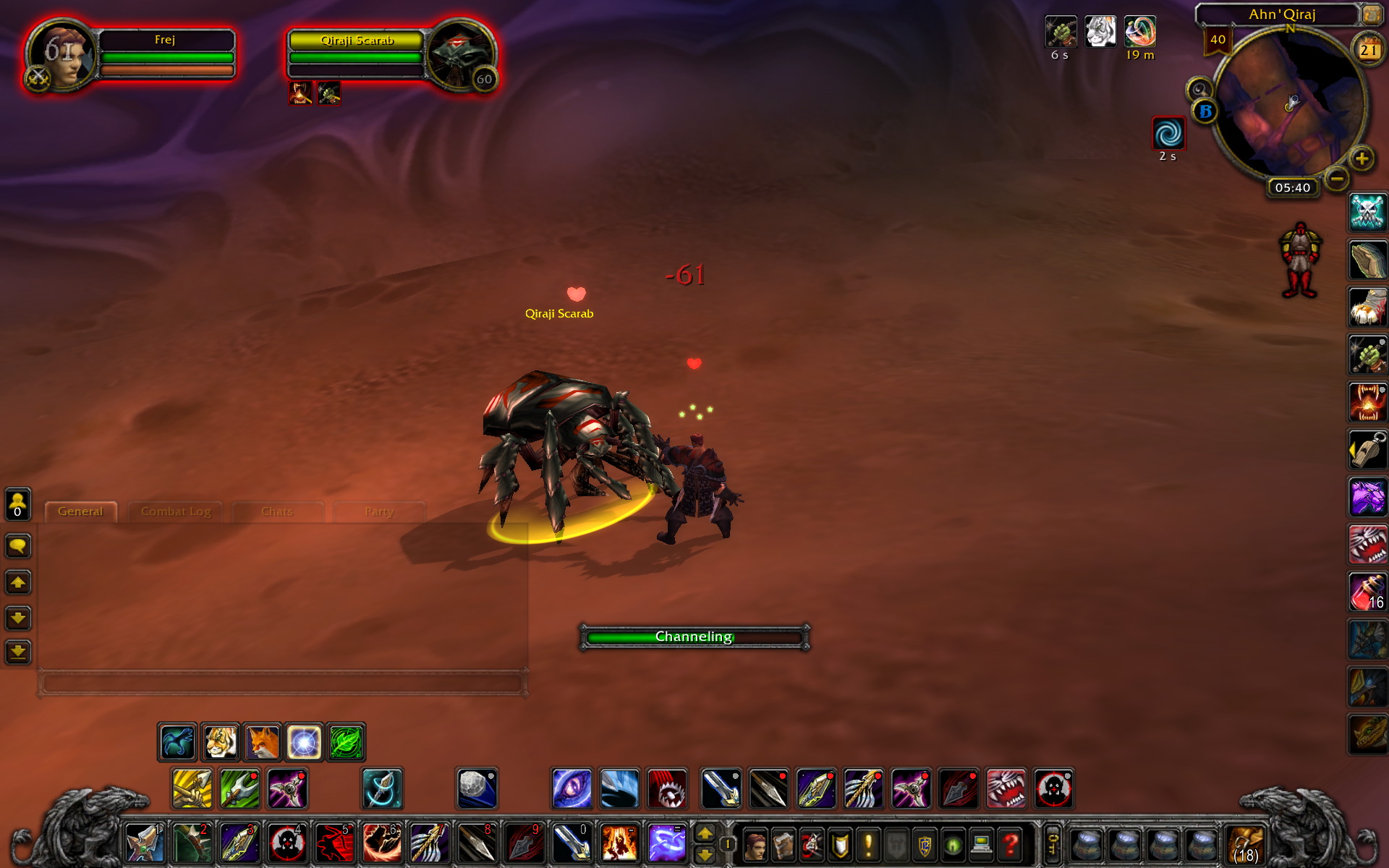Toggle the blue B battleground minimap button
The image size is (1389, 868).
[x=1206, y=111]
